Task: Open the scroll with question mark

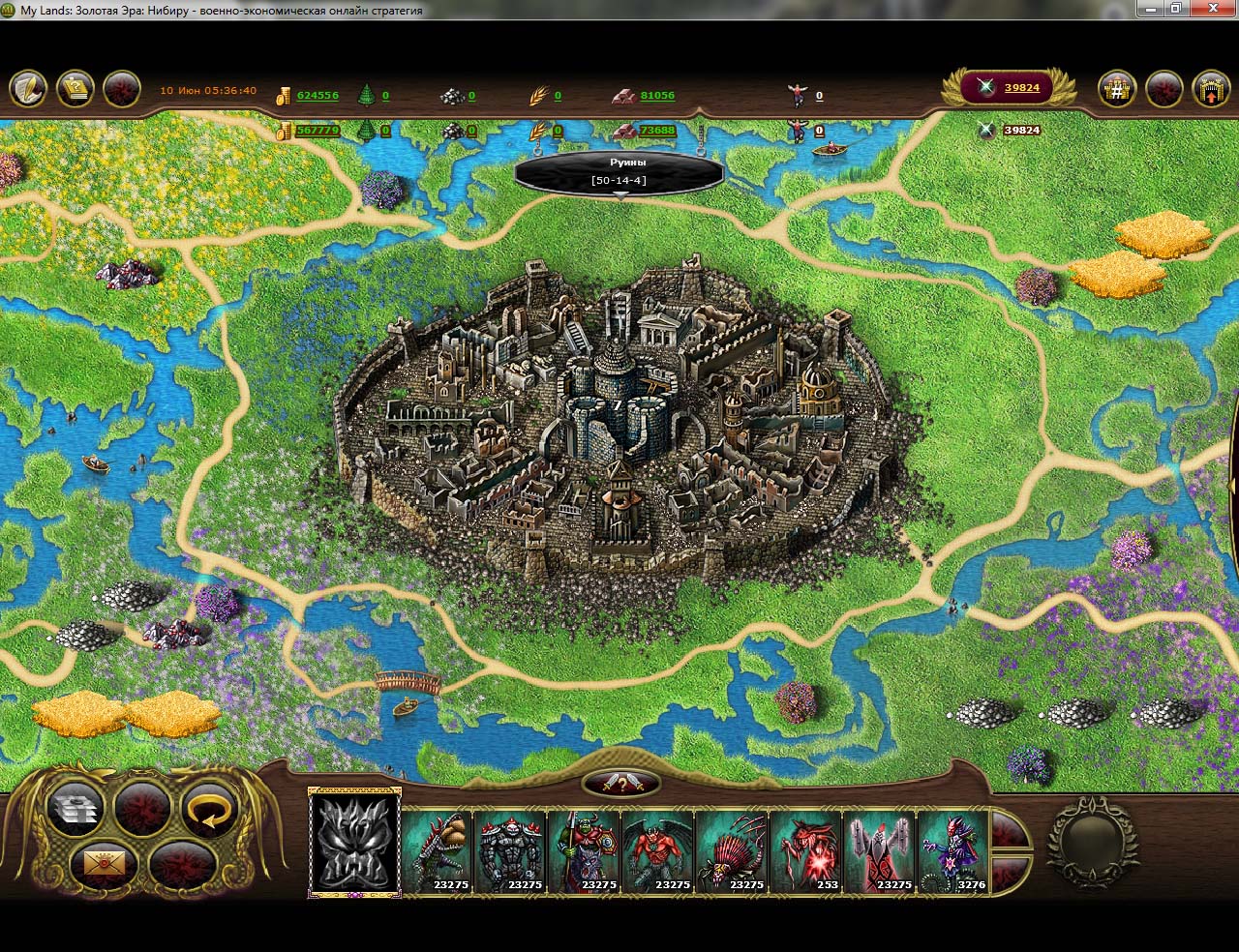Action: tap(76, 89)
